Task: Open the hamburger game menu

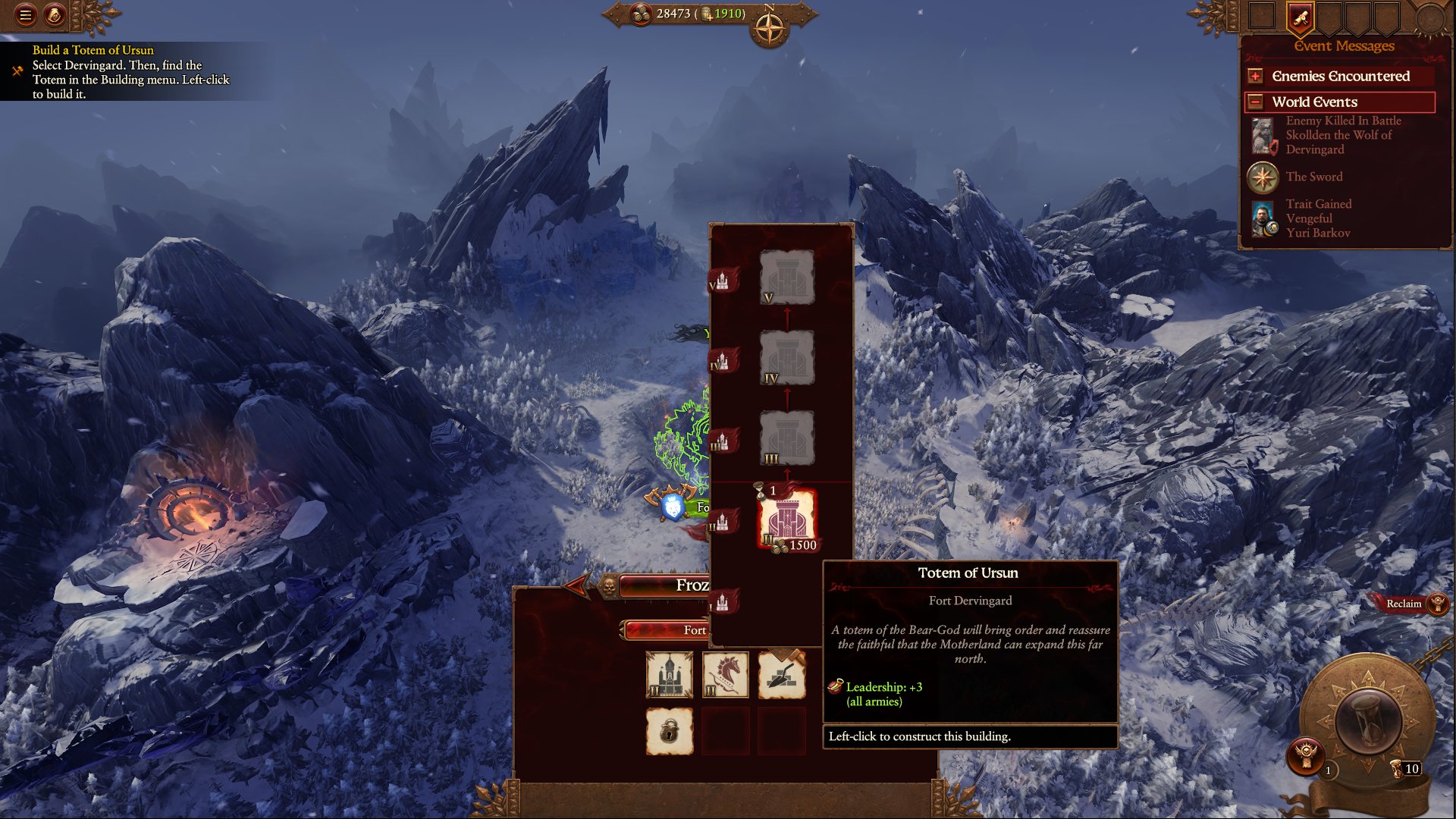Action: pos(25,14)
